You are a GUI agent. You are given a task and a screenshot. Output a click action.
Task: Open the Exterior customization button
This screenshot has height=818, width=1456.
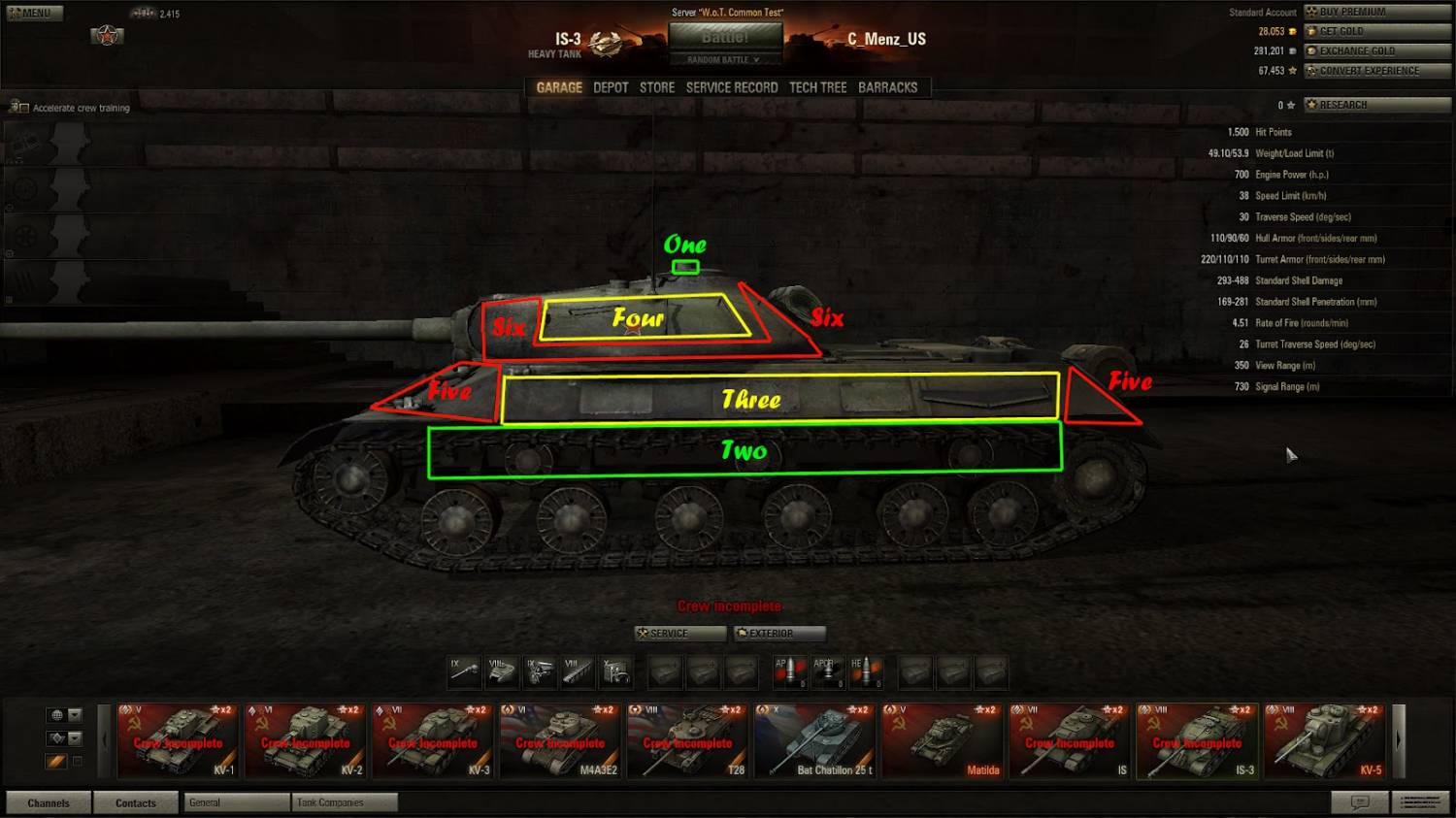pyautogui.click(x=779, y=634)
